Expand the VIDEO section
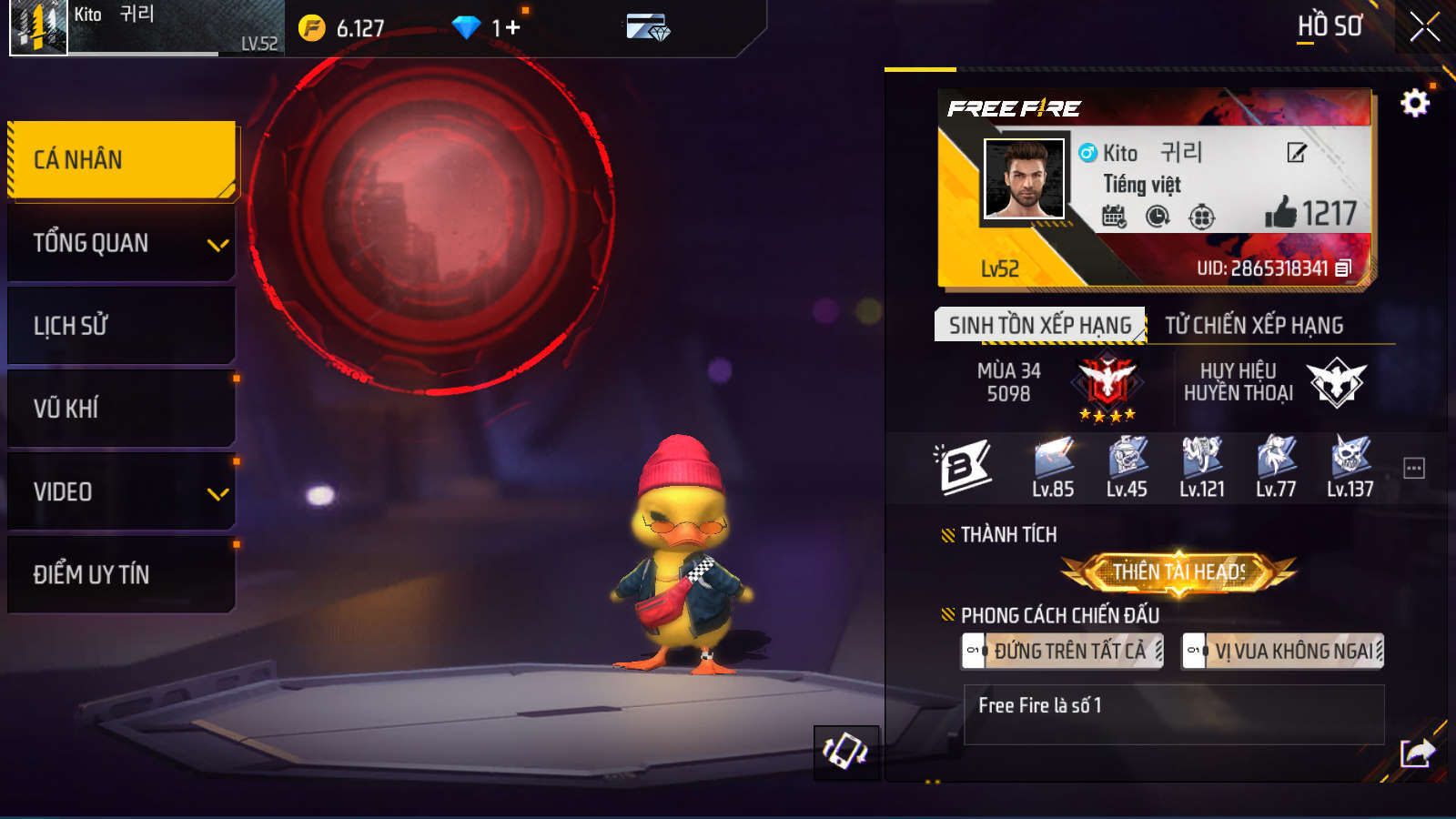Screen dimensions: 1456x819 (x=122, y=492)
